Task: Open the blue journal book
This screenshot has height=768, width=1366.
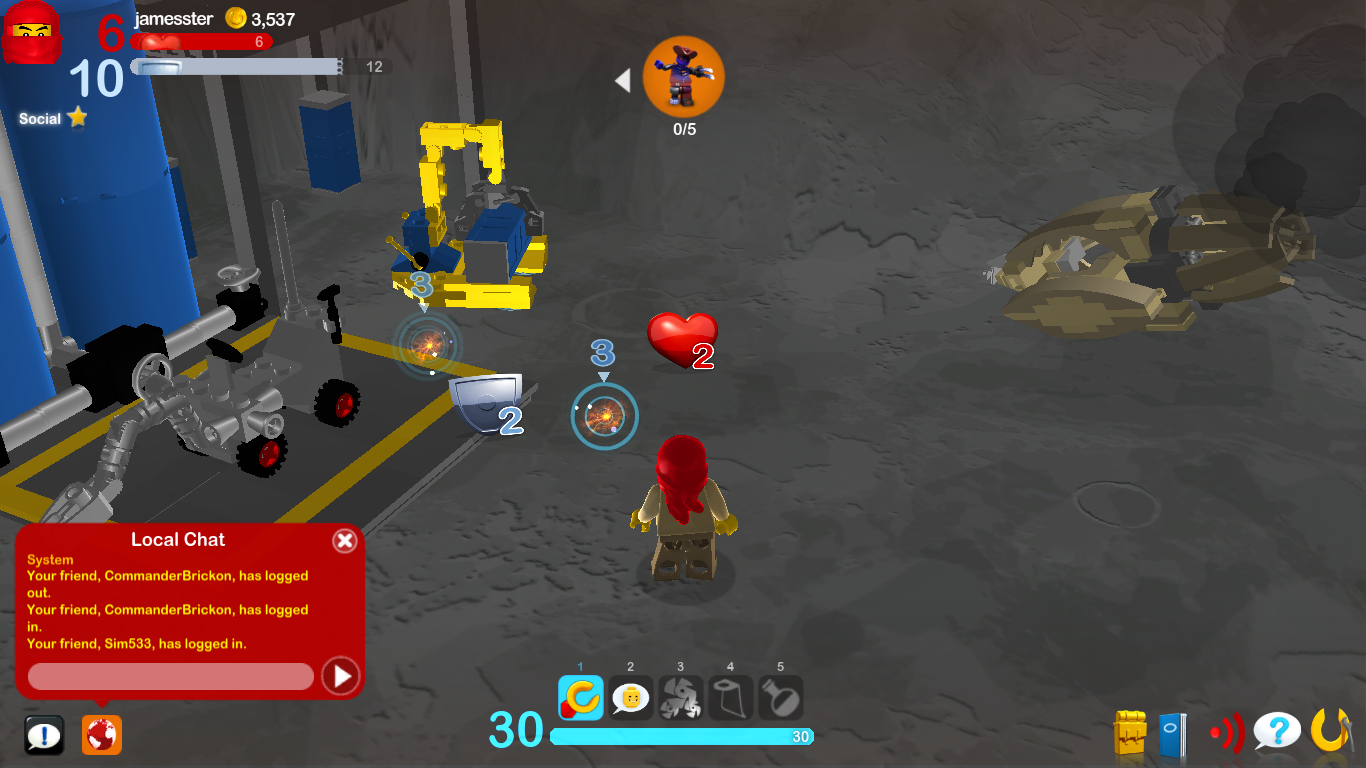Action: tap(1173, 734)
